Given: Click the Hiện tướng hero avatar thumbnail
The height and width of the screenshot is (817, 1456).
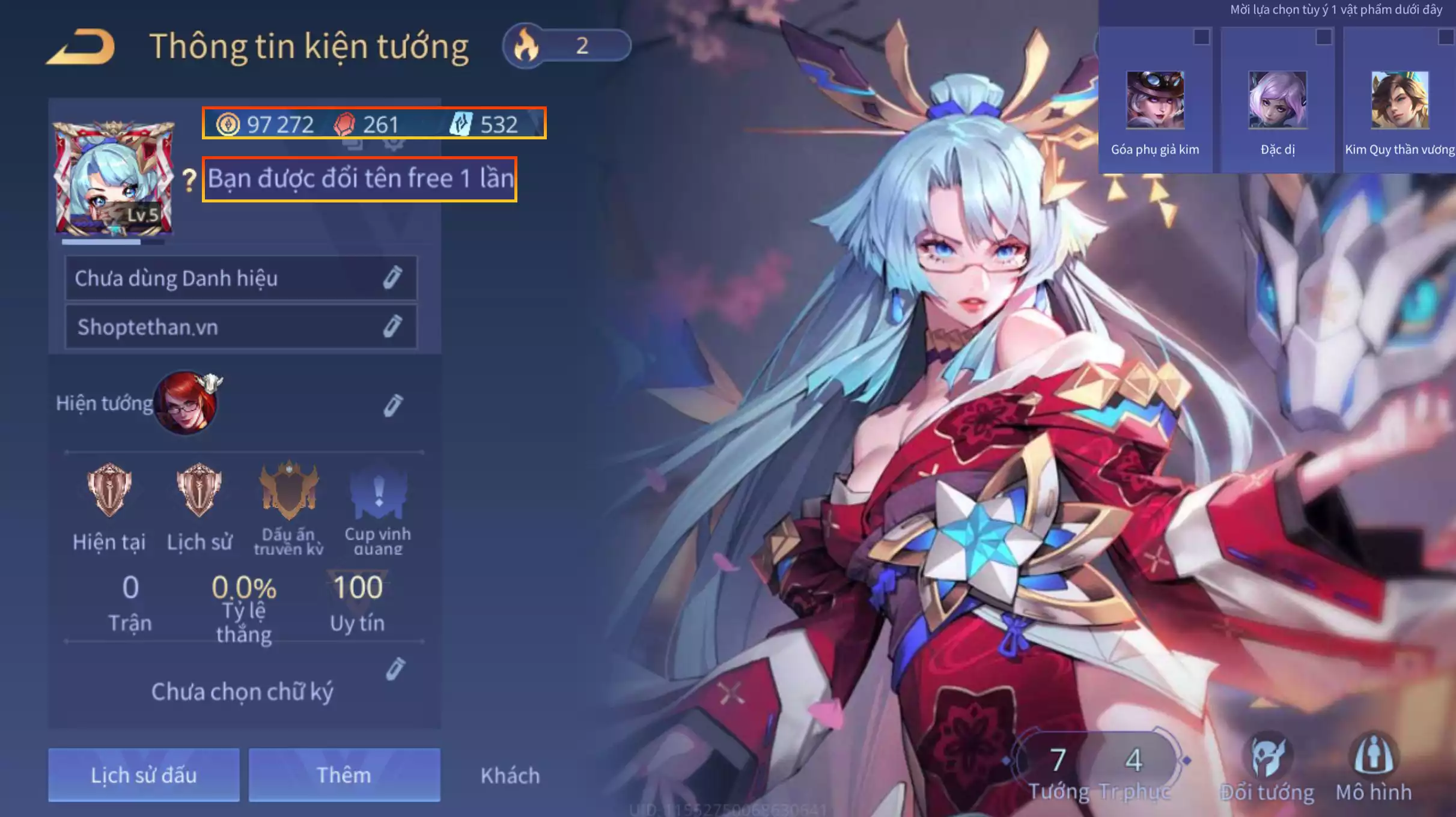Looking at the screenshot, I should click(186, 404).
